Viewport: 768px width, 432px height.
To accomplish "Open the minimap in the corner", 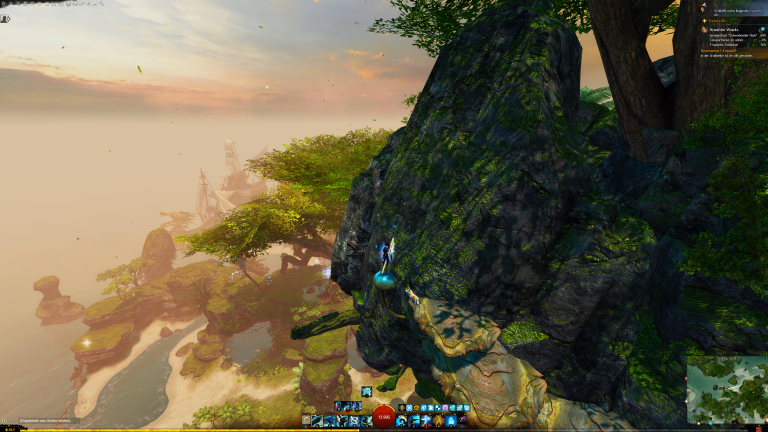I will pos(726,389).
